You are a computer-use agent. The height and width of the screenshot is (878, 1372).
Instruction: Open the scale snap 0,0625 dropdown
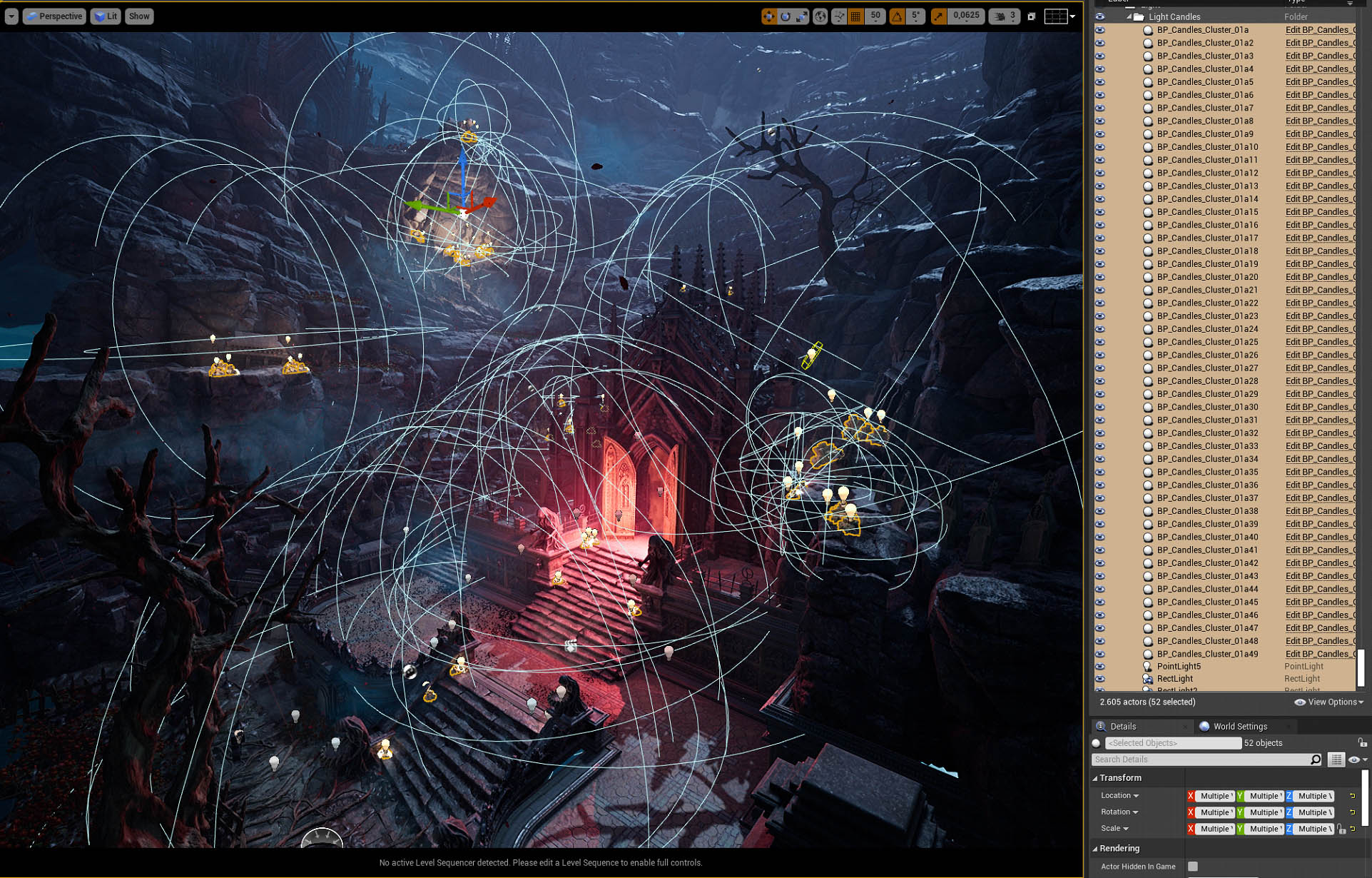(966, 16)
